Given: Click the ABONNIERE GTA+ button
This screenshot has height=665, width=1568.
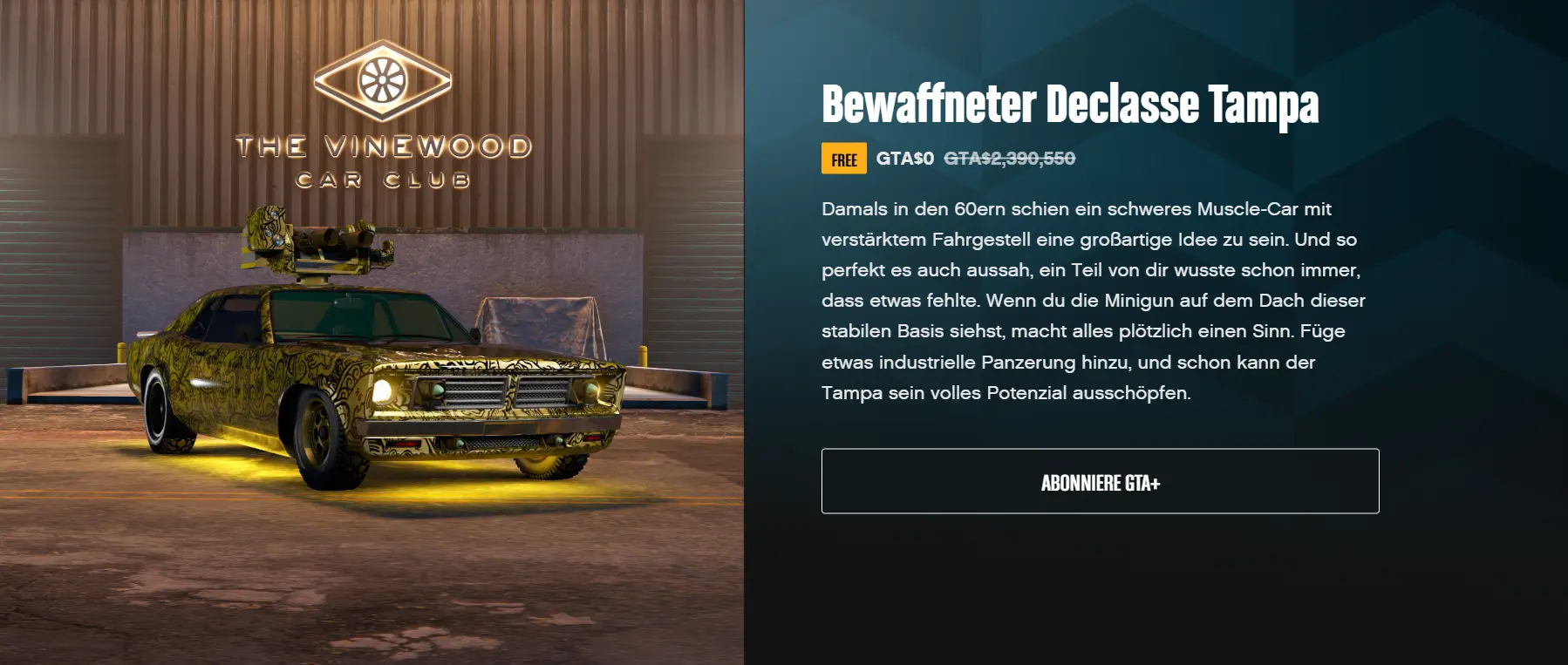Looking at the screenshot, I should point(1100,482).
